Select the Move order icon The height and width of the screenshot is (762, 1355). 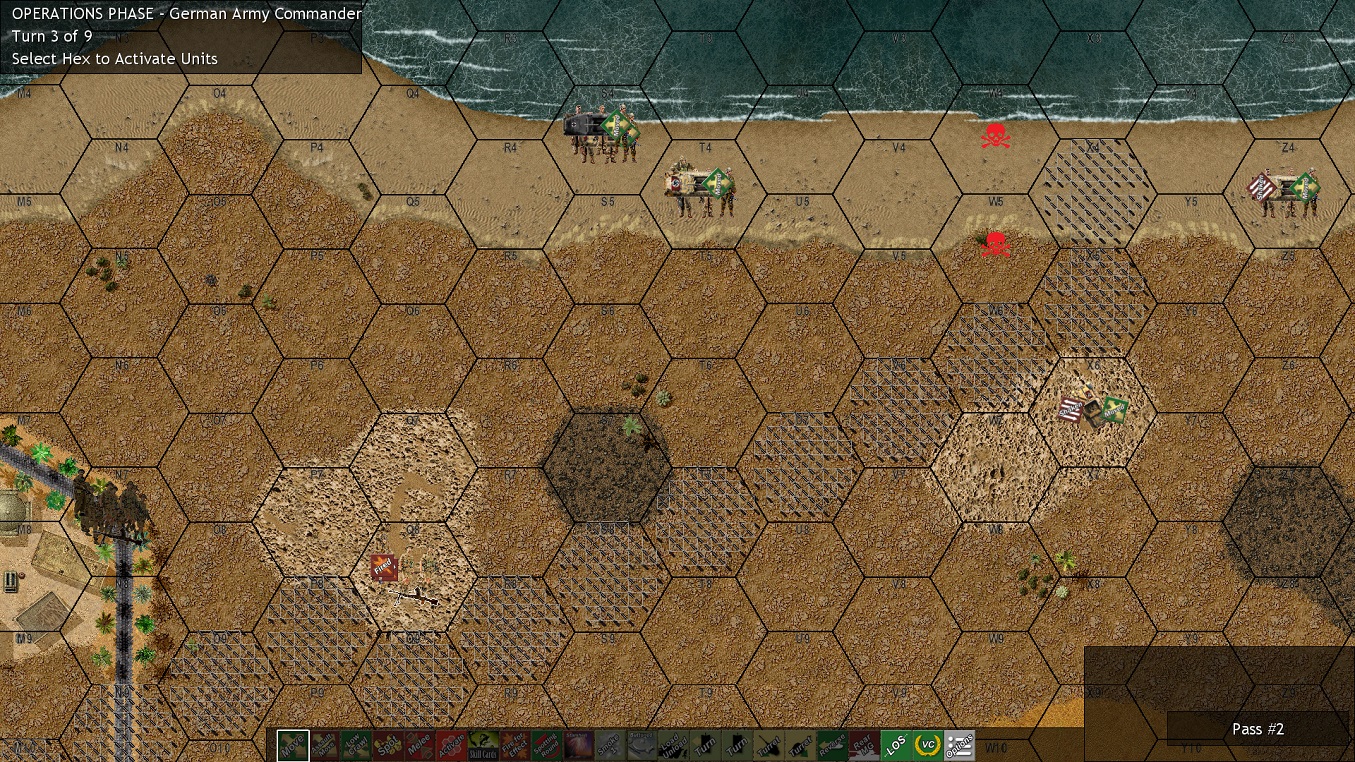pos(291,745)
